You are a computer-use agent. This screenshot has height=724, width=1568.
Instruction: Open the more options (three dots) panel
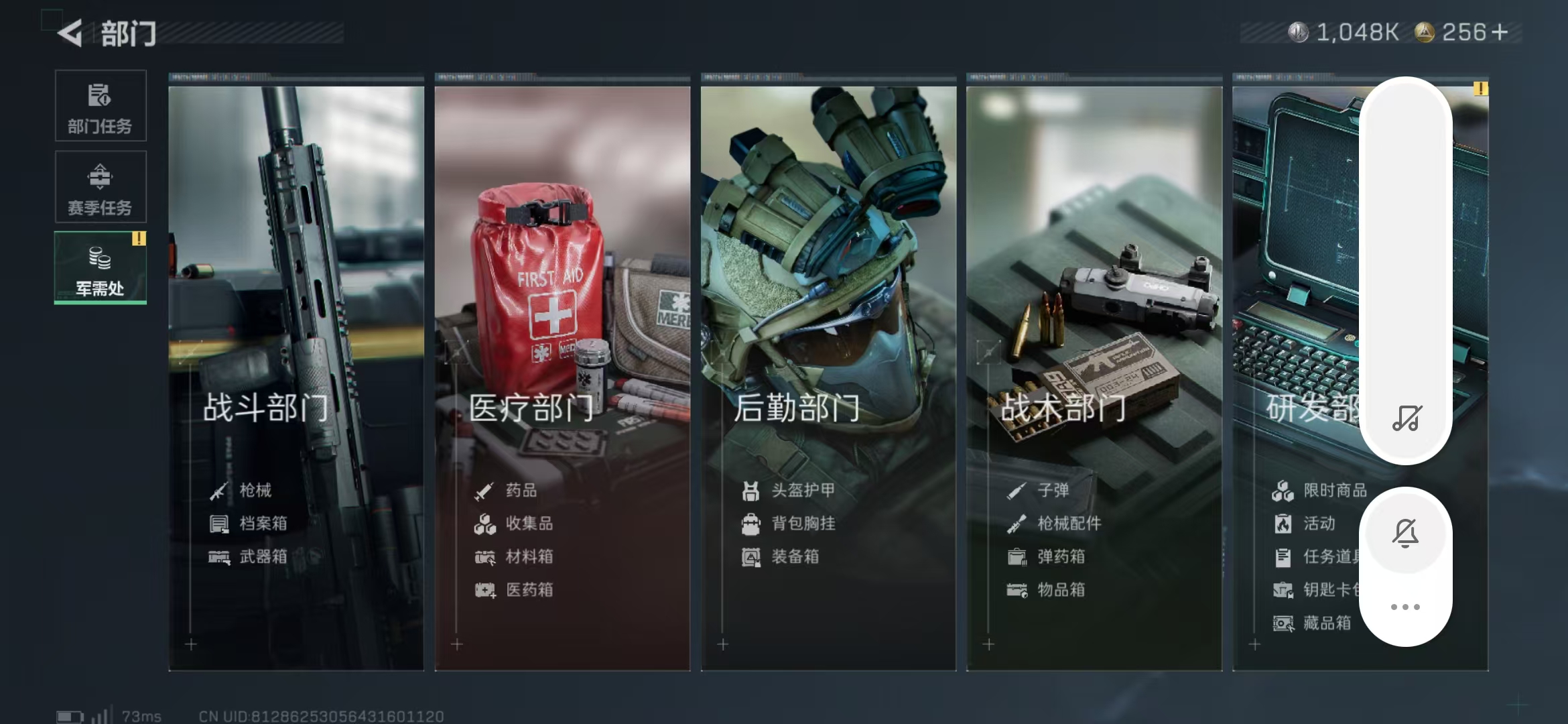point(1405,607)
